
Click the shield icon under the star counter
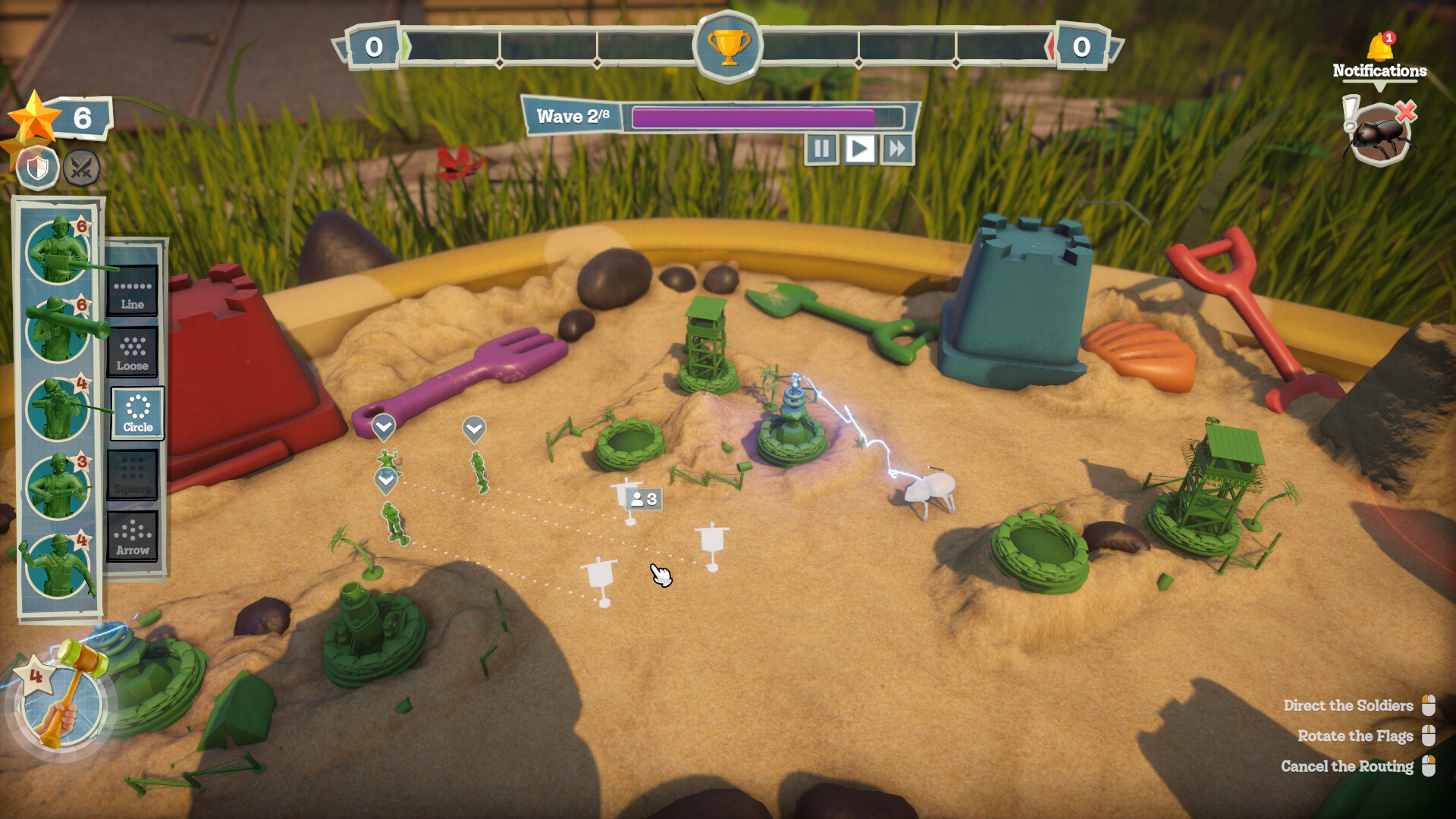[x=36, y=168]
